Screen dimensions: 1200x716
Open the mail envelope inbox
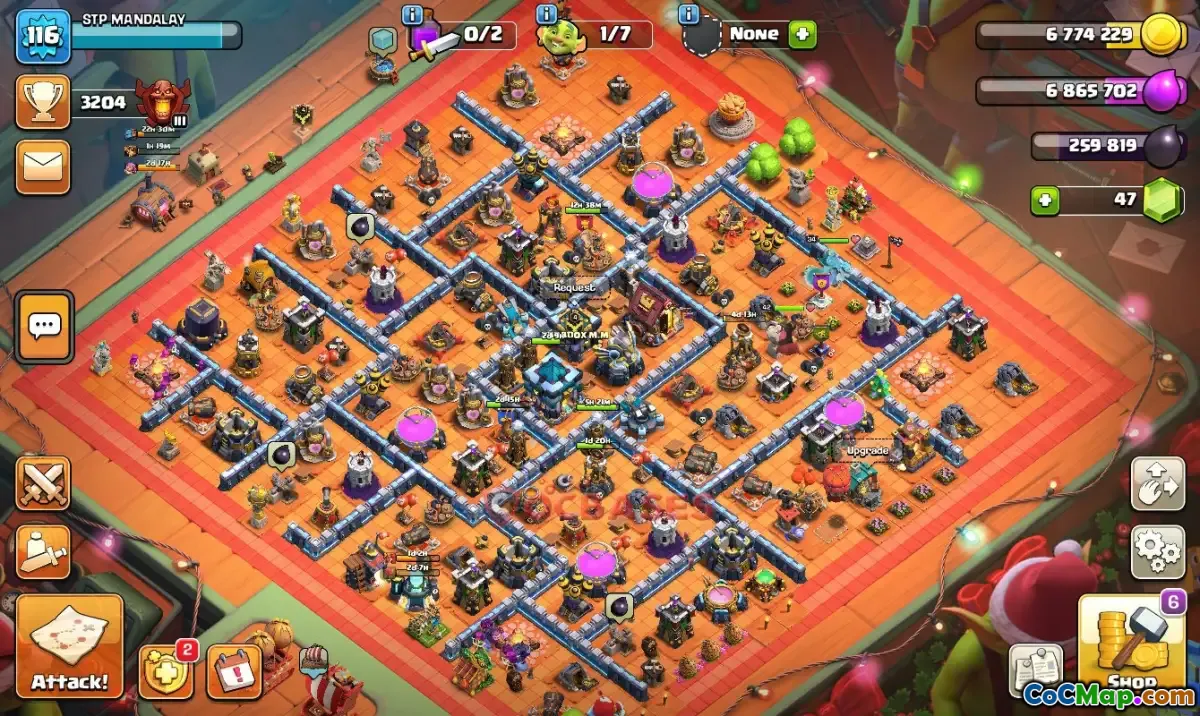click(x=43, y=167)
